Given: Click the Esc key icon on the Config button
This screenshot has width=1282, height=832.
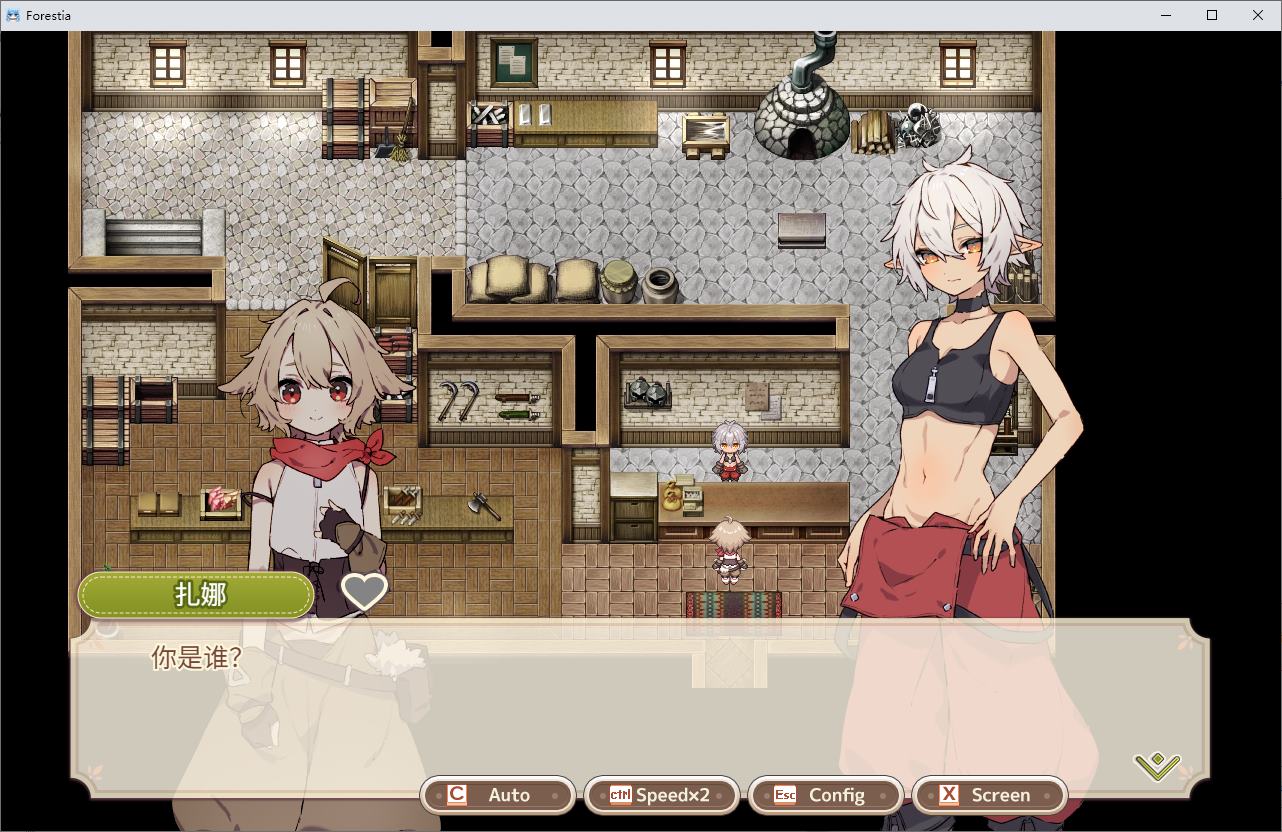Looking at the screenshot, I should 785,795.
